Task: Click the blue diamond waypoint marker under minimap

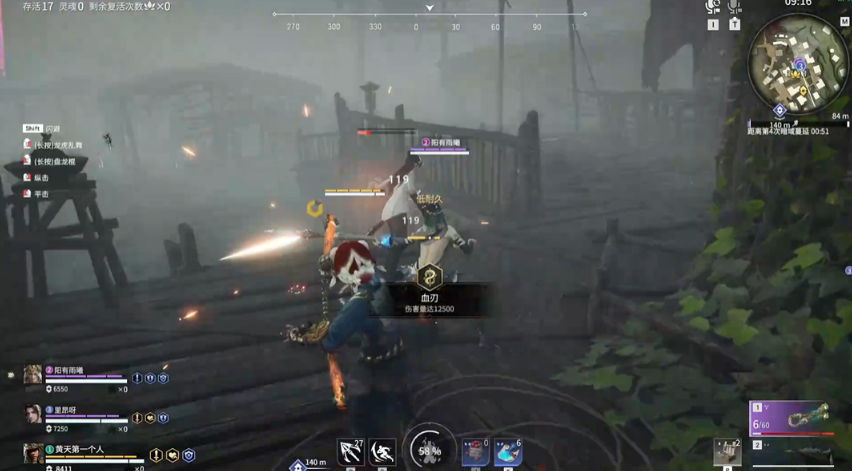Action: click(780, 111)
